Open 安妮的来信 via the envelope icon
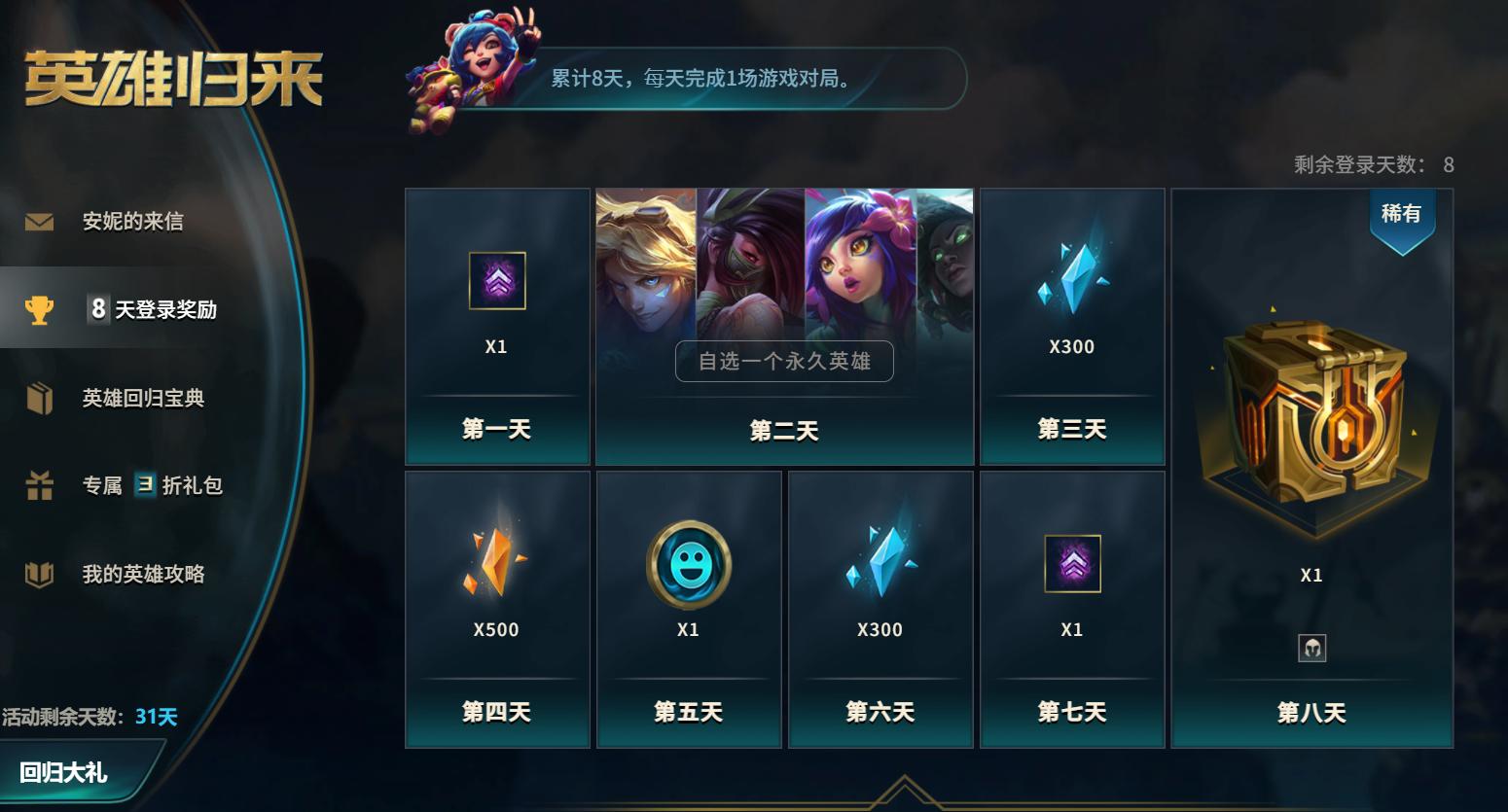Viewport: 1508px width, 812px height. tap(37, 222)
